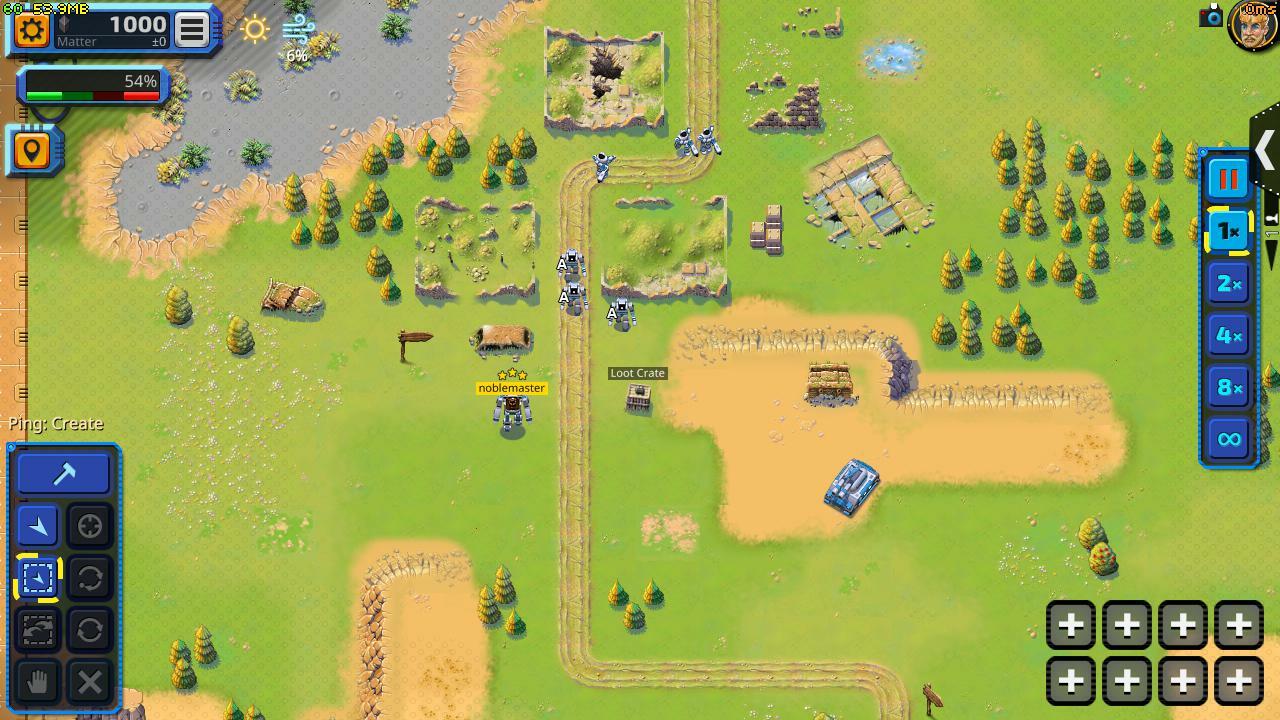1280x720 pixels.
Task: Open the settings gear
Action: pos(32,29)
